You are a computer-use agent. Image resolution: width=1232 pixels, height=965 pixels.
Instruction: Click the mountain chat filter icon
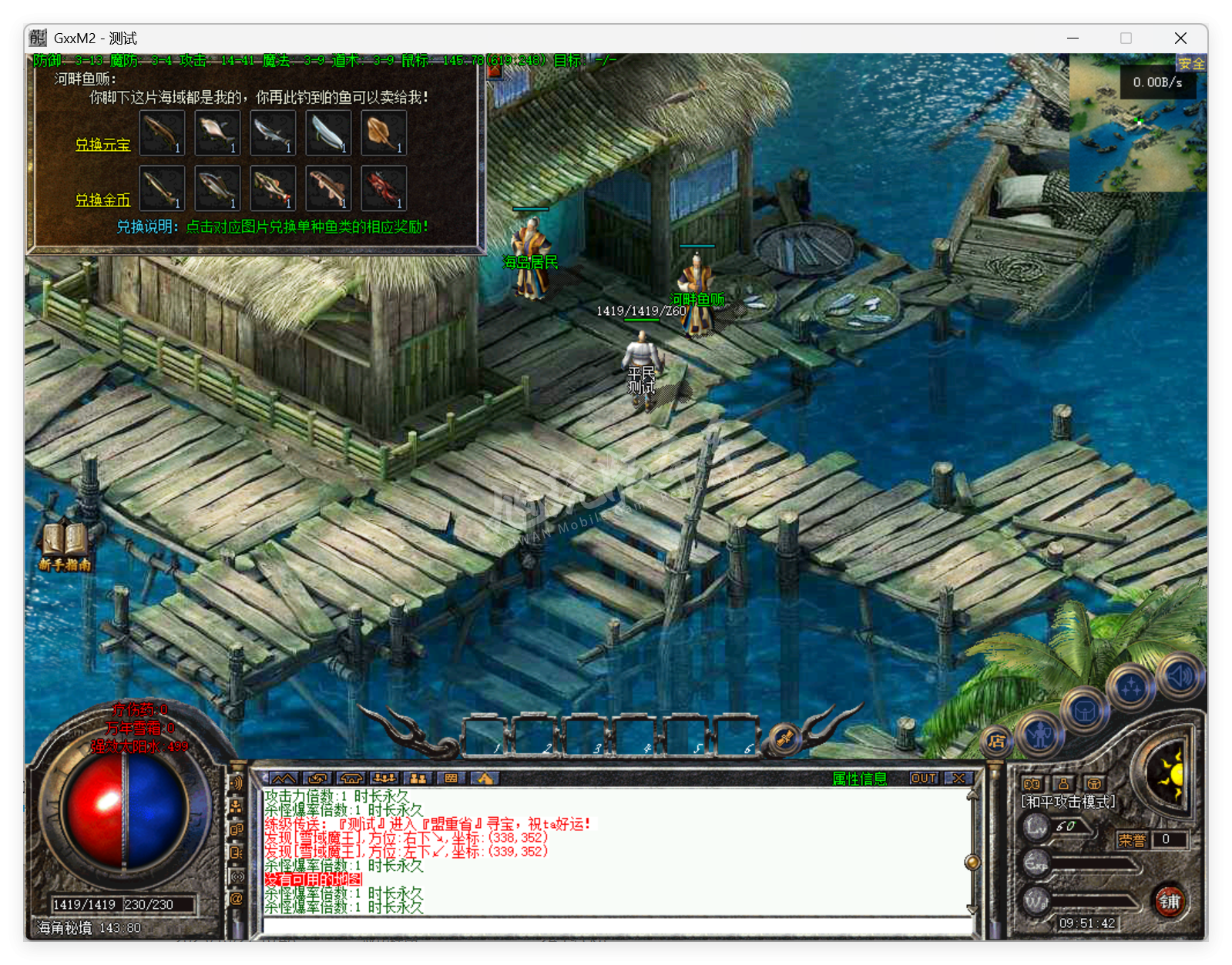[x=284, y=779]
